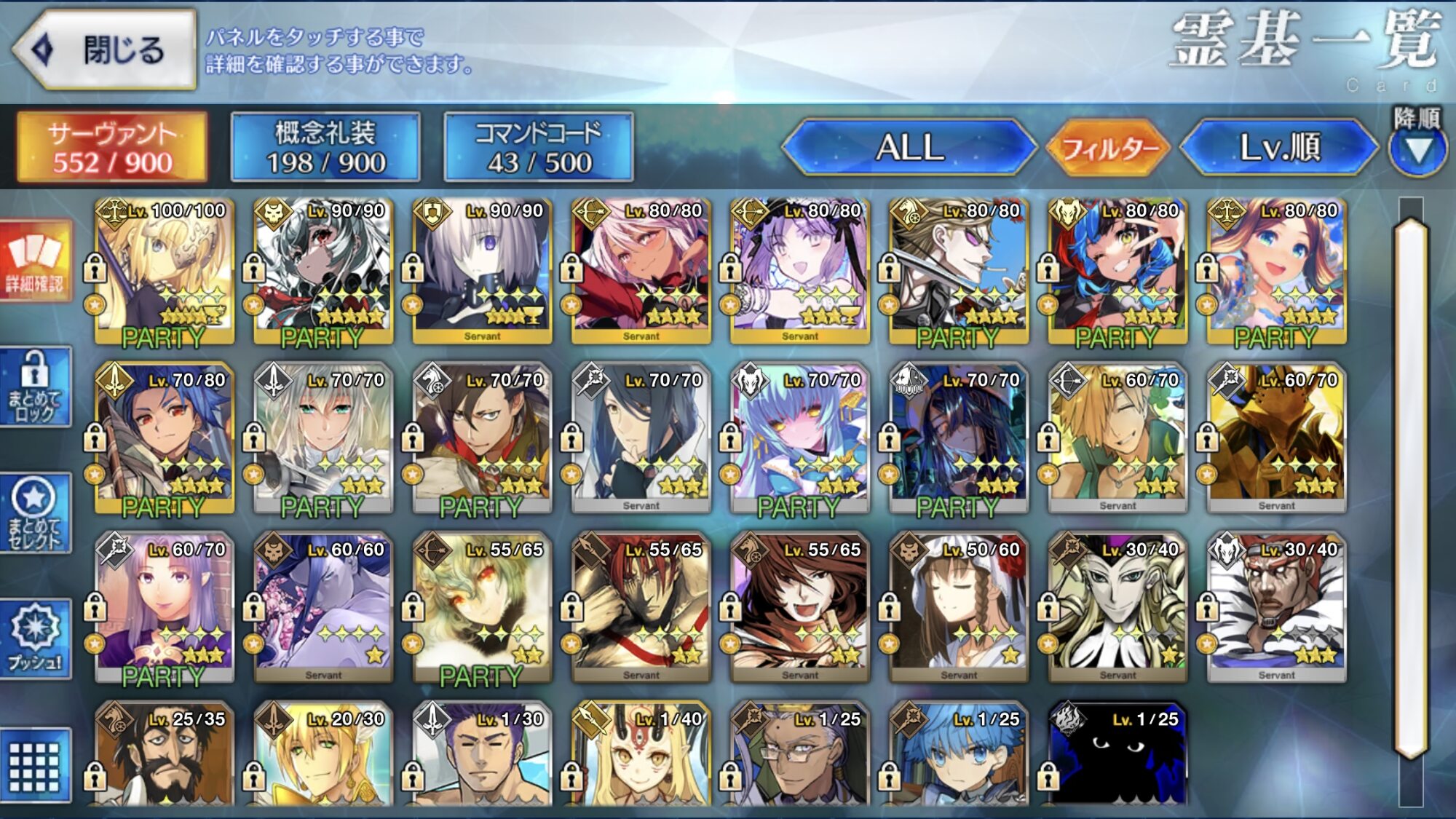Activate まとめてロック bulk lock

pos(35,387)
